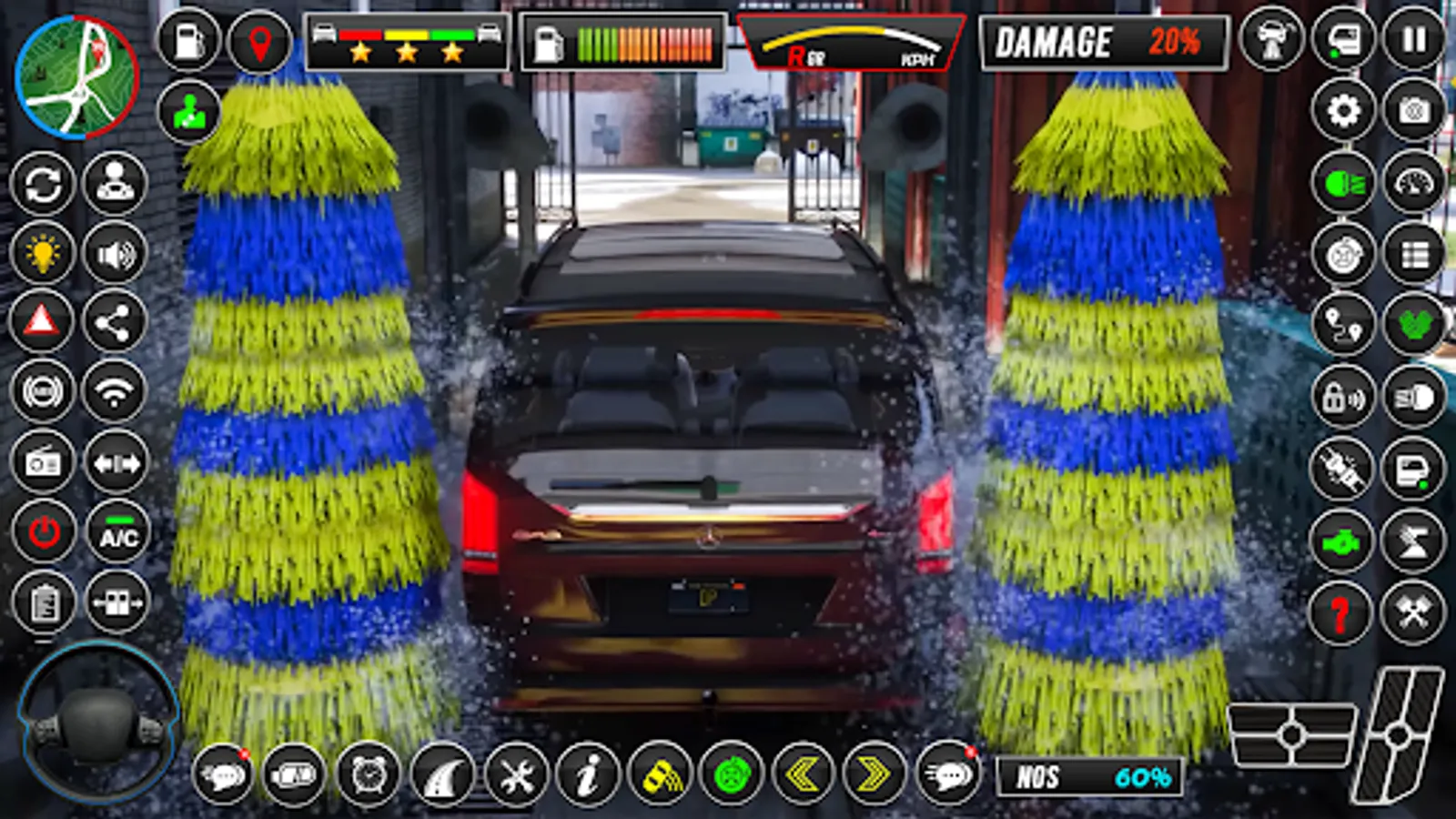Click the NOS 60% boost meter
Screen dimensions: 1456x819
1087,777
